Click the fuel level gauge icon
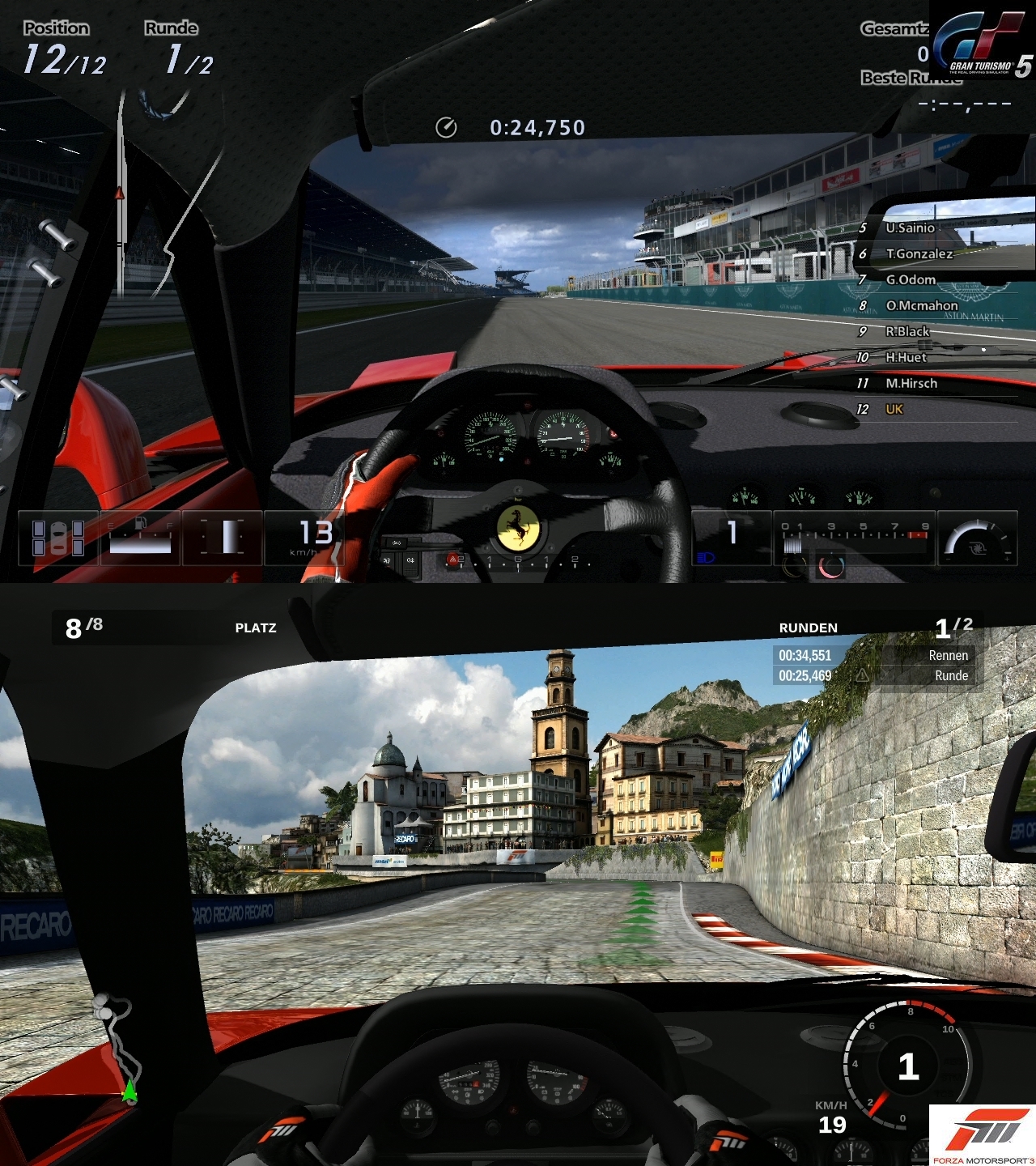The image size is (1036, 1166). pos(140,538)
